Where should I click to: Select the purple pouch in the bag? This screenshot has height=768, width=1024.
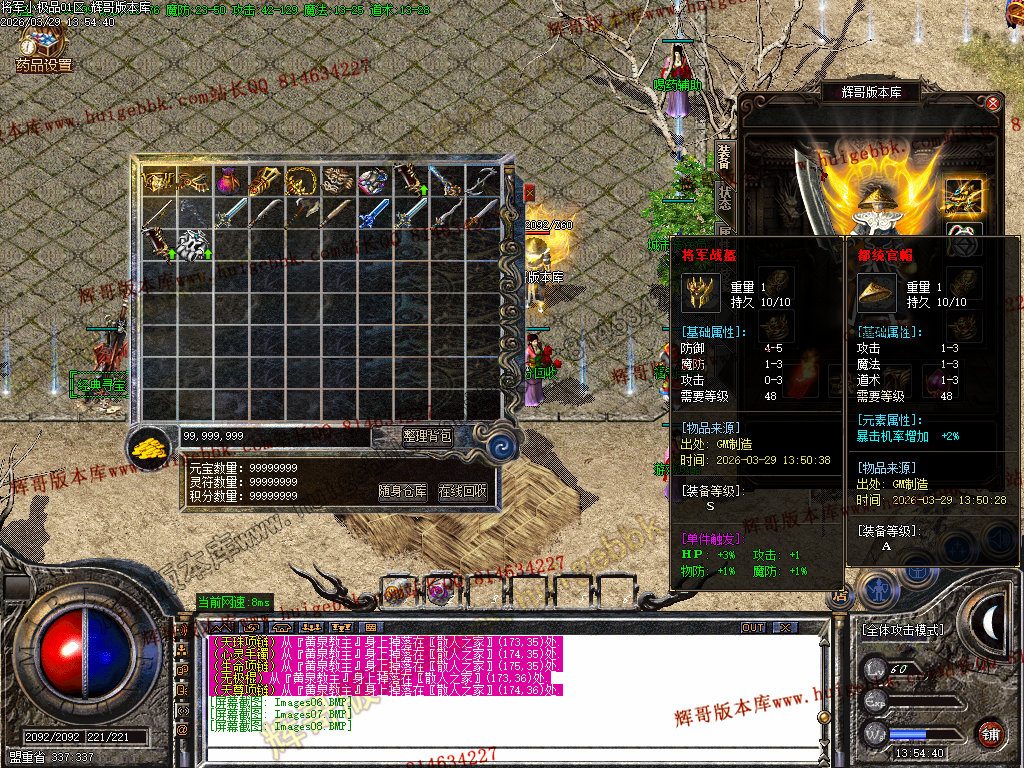tap(231, 181)
